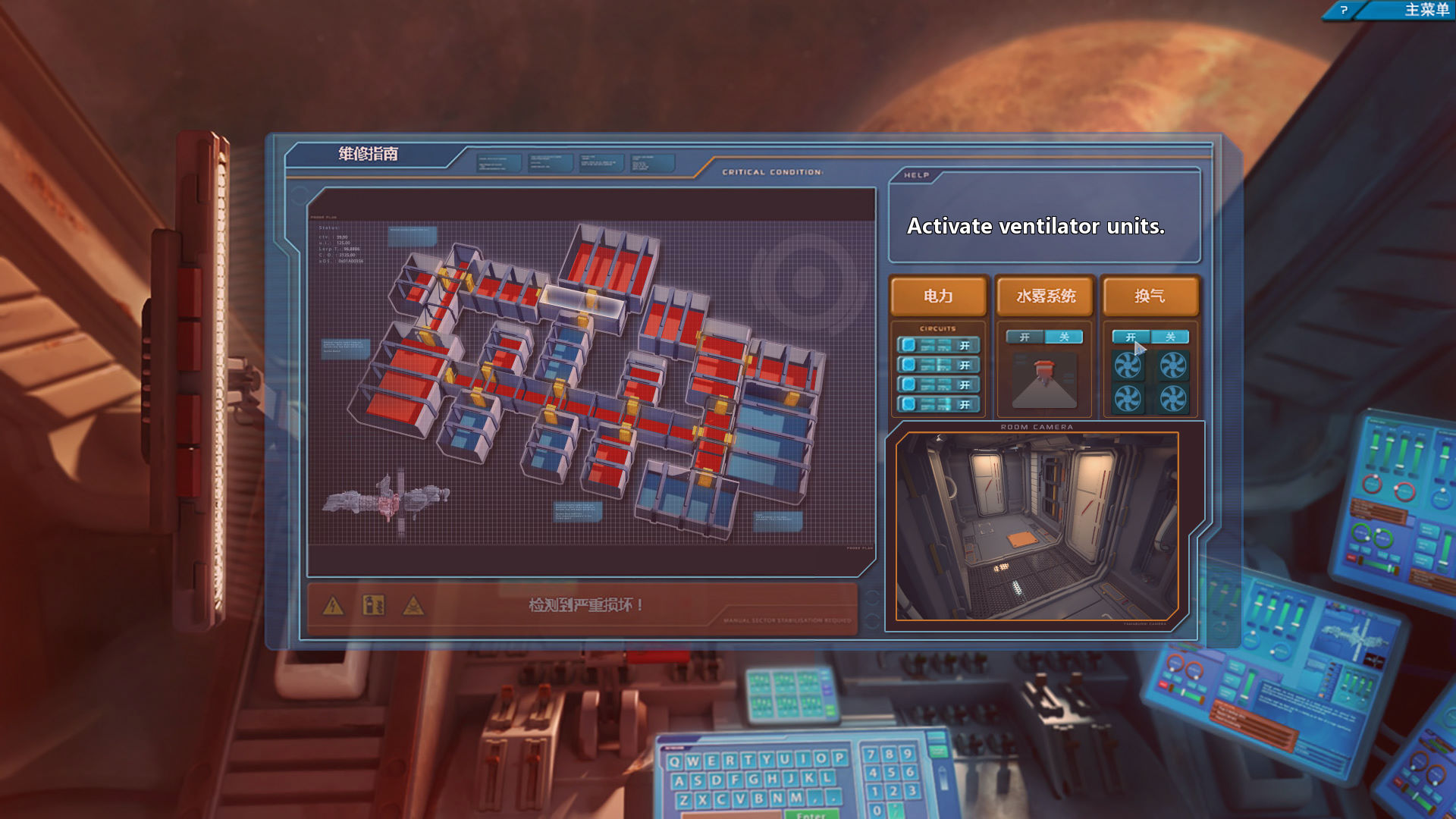Toggle the second circuit switch
The image size is (1456, 819).
point(938,366)
